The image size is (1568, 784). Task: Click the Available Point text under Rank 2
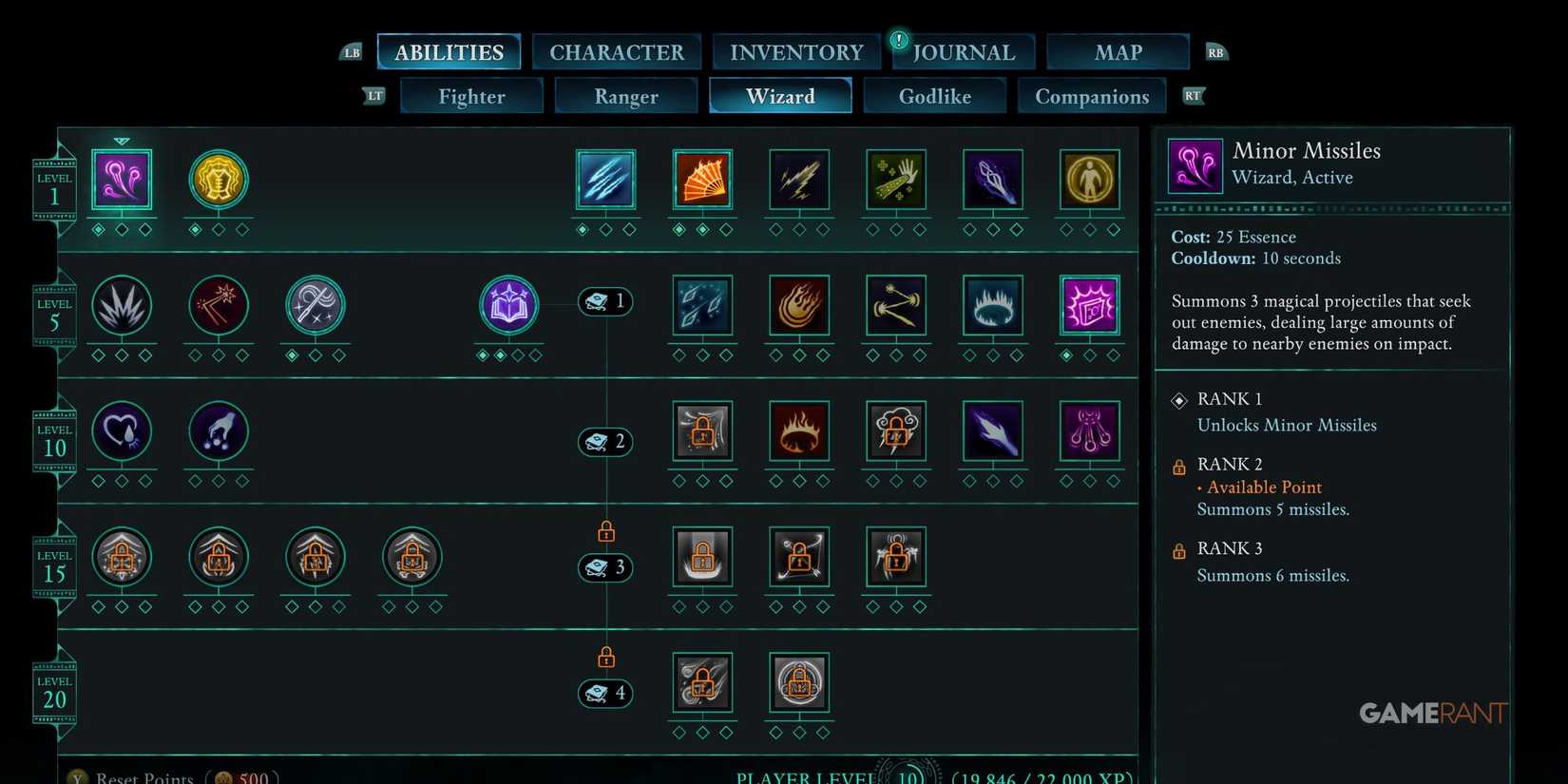(1264, 487)
